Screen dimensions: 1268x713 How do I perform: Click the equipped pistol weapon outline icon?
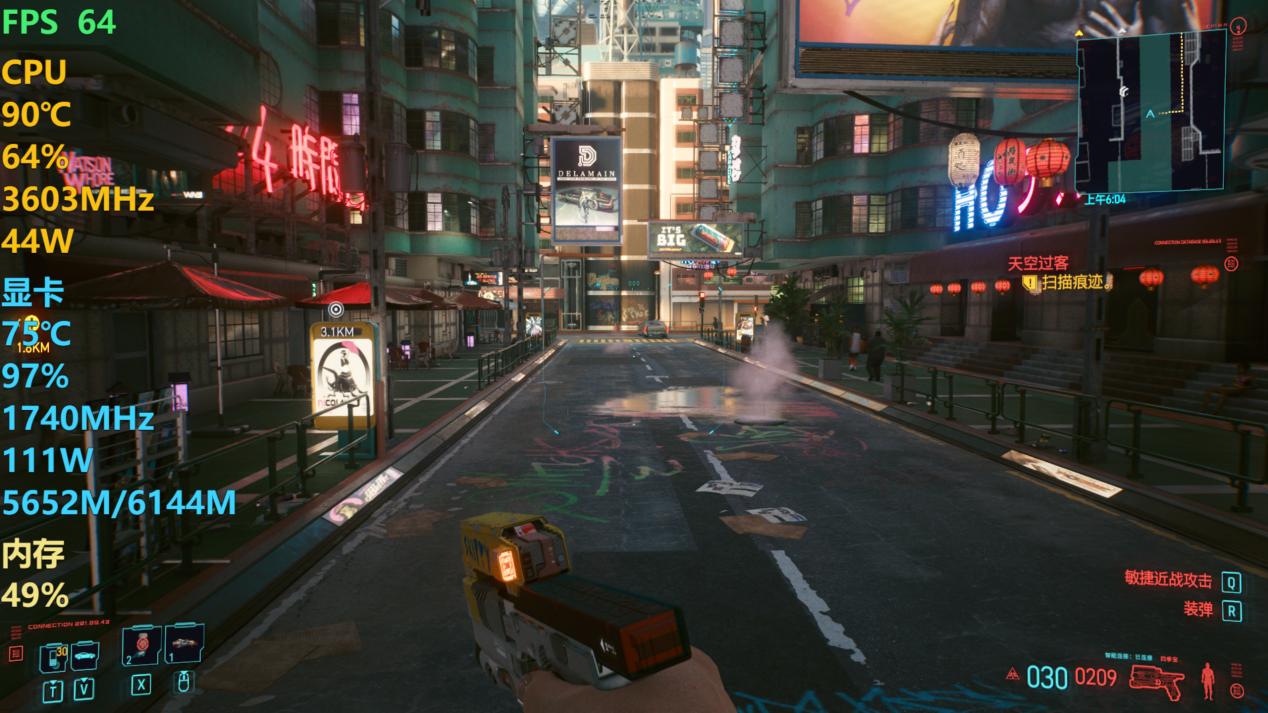[1156, 678]
